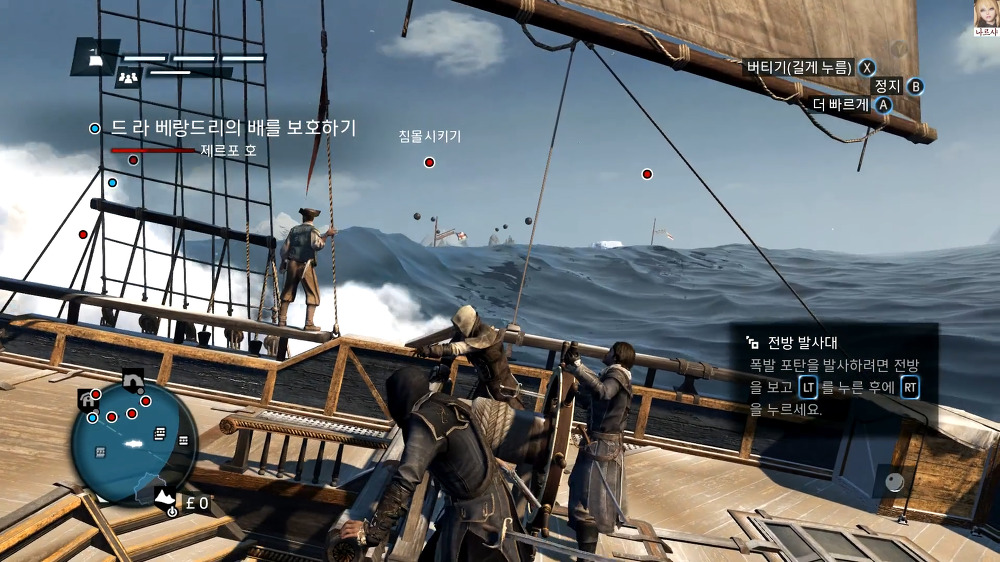
Task: Select the ship health icon
Action: 93,58
